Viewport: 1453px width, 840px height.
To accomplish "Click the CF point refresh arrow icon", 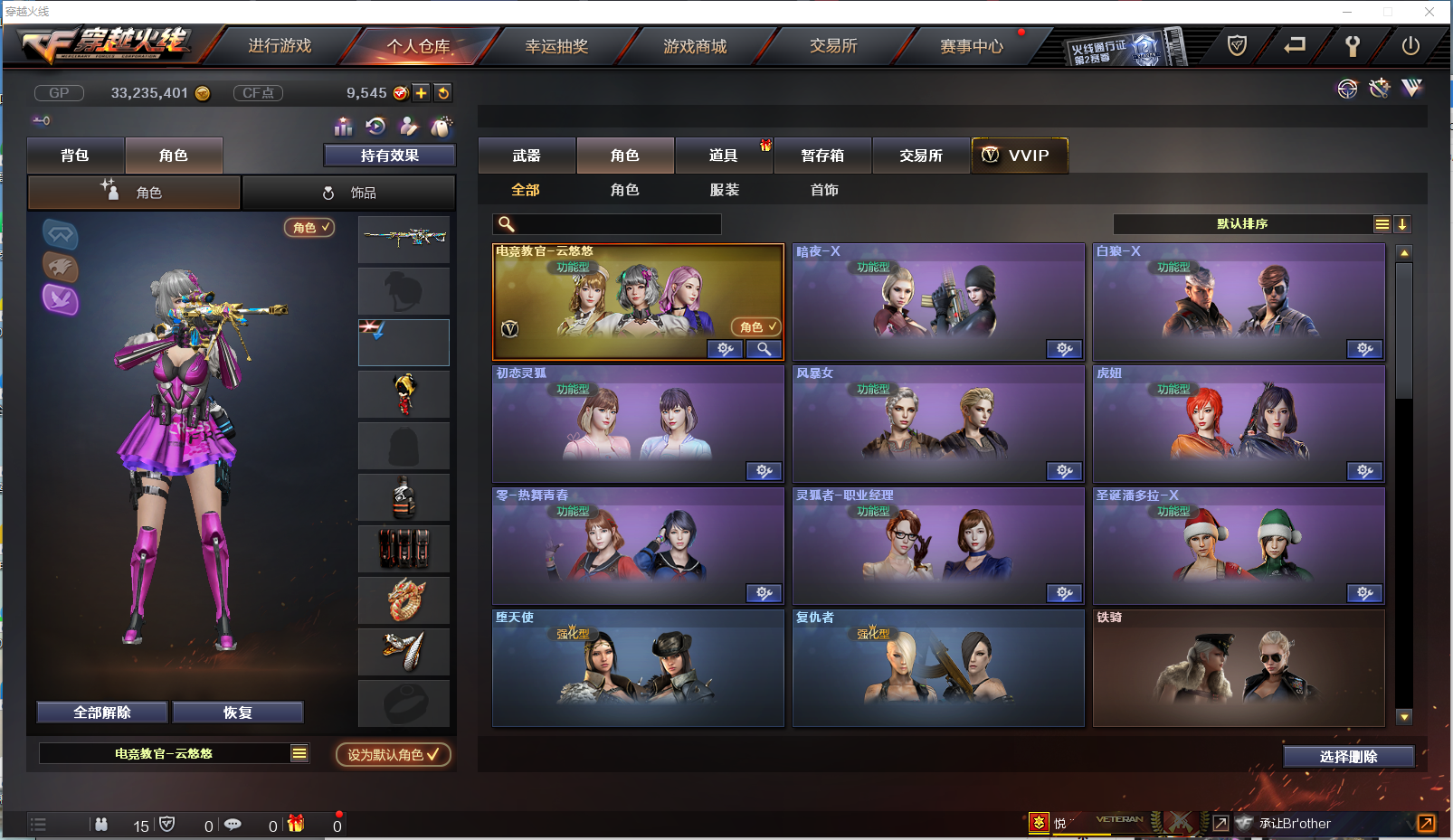I will point(443,92).
